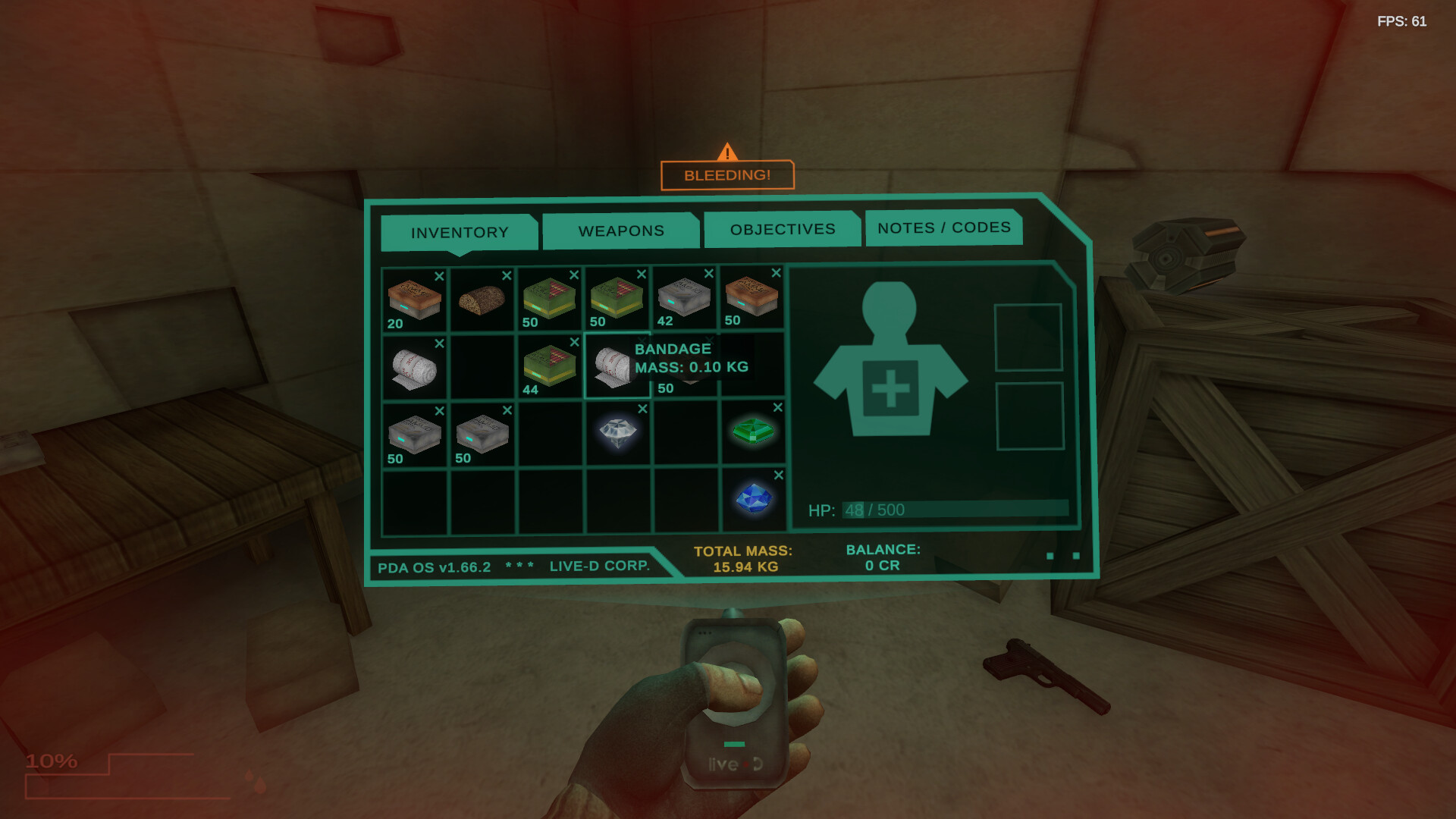Select the bread loaf in the inventory
1456x819 pixels.
click(481, 300)
